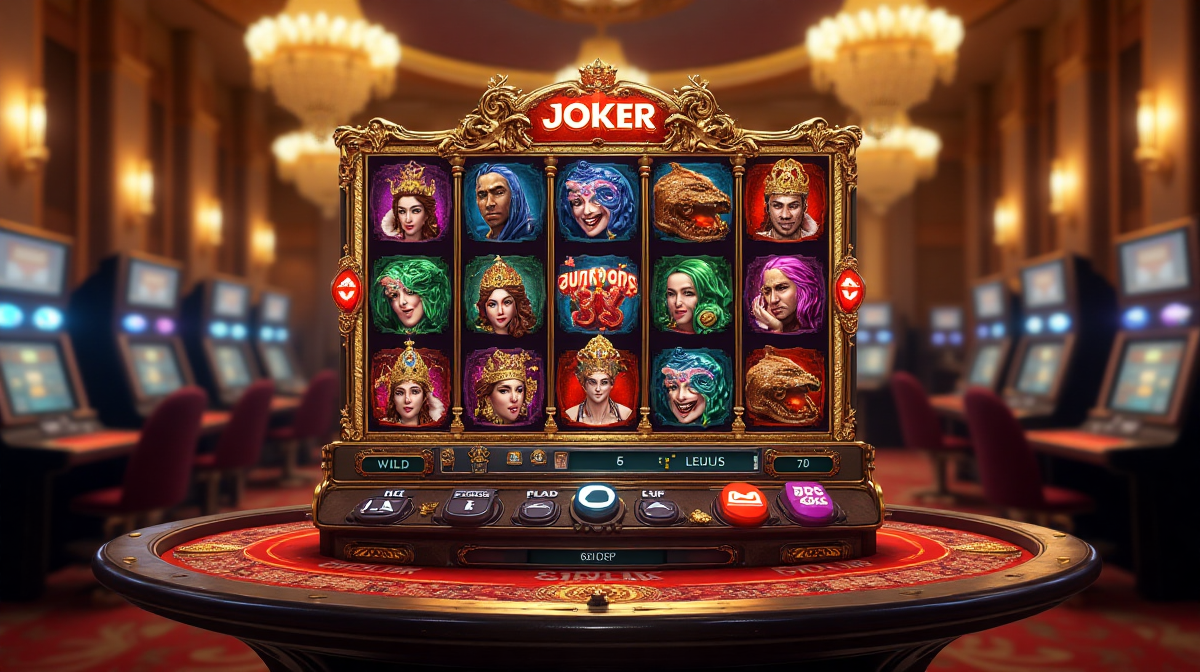
Task: Click the red arrow button left of the reels
Action: pos(346,287)
